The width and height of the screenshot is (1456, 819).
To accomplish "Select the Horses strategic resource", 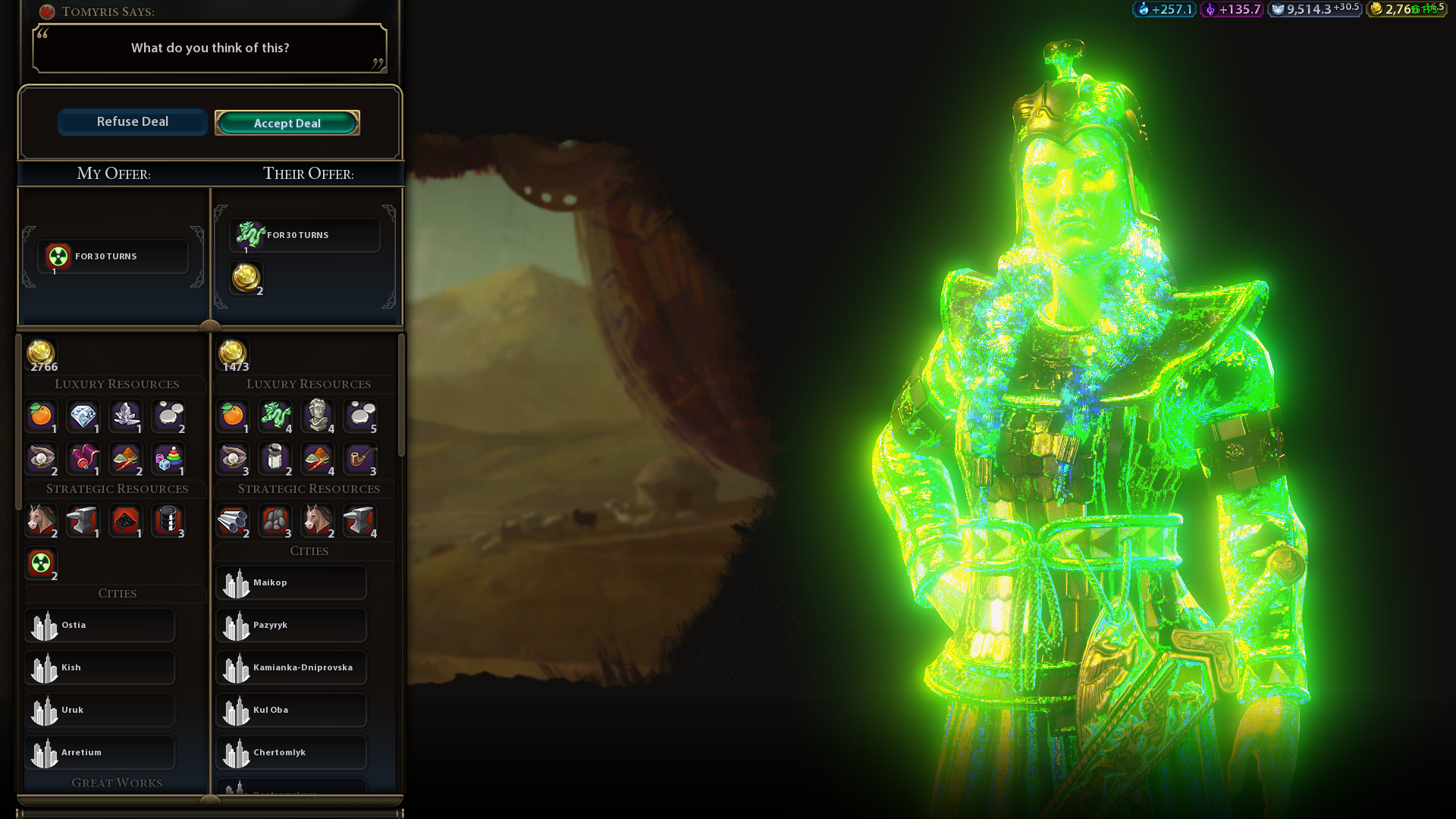I will coord(41,521).
